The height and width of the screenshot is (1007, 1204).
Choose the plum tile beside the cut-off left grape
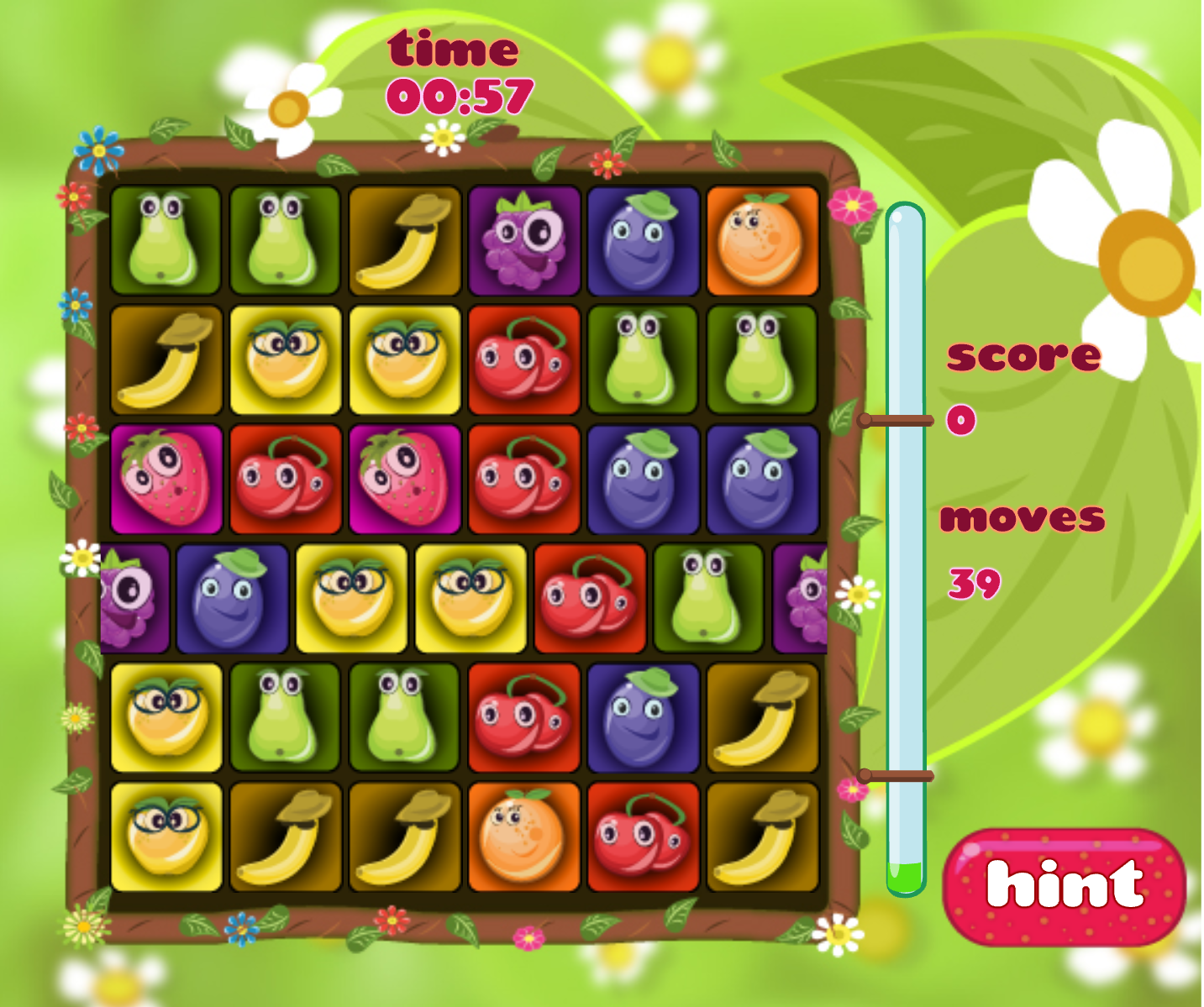(232, 599)
